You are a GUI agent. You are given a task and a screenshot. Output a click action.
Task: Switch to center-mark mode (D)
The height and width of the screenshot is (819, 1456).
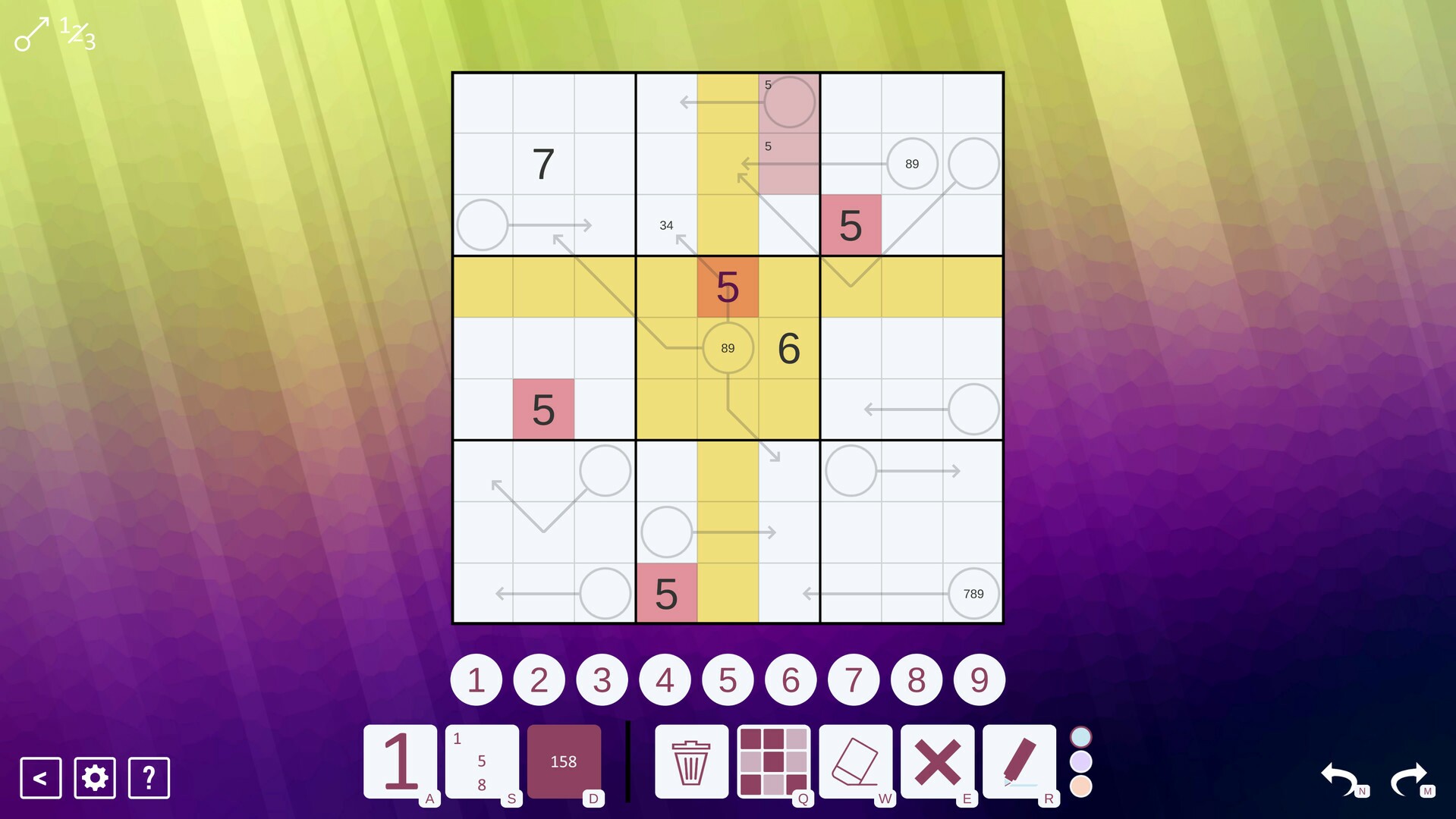pos(564,761)
